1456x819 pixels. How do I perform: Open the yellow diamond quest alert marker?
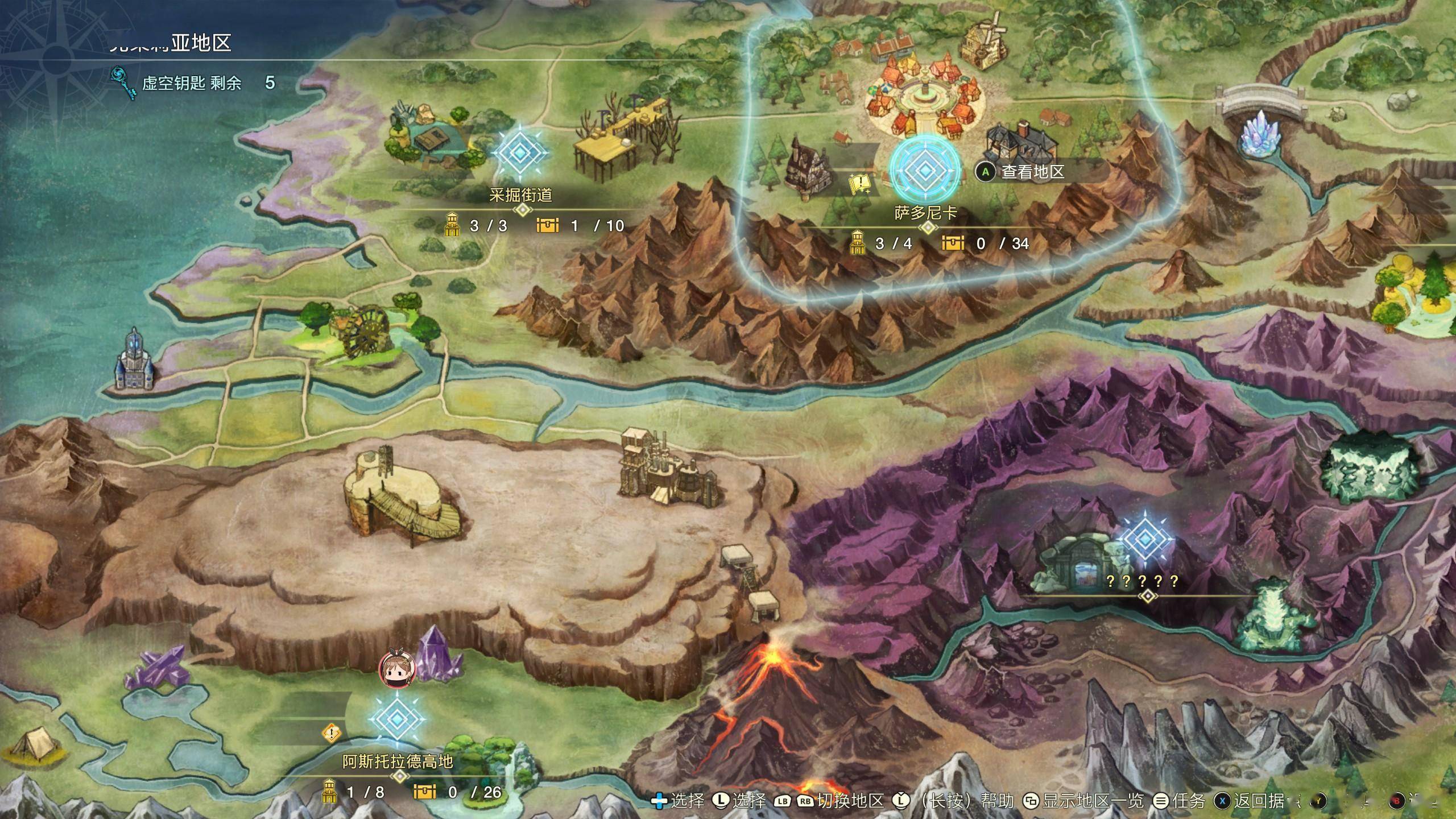(x=332, y=732)
